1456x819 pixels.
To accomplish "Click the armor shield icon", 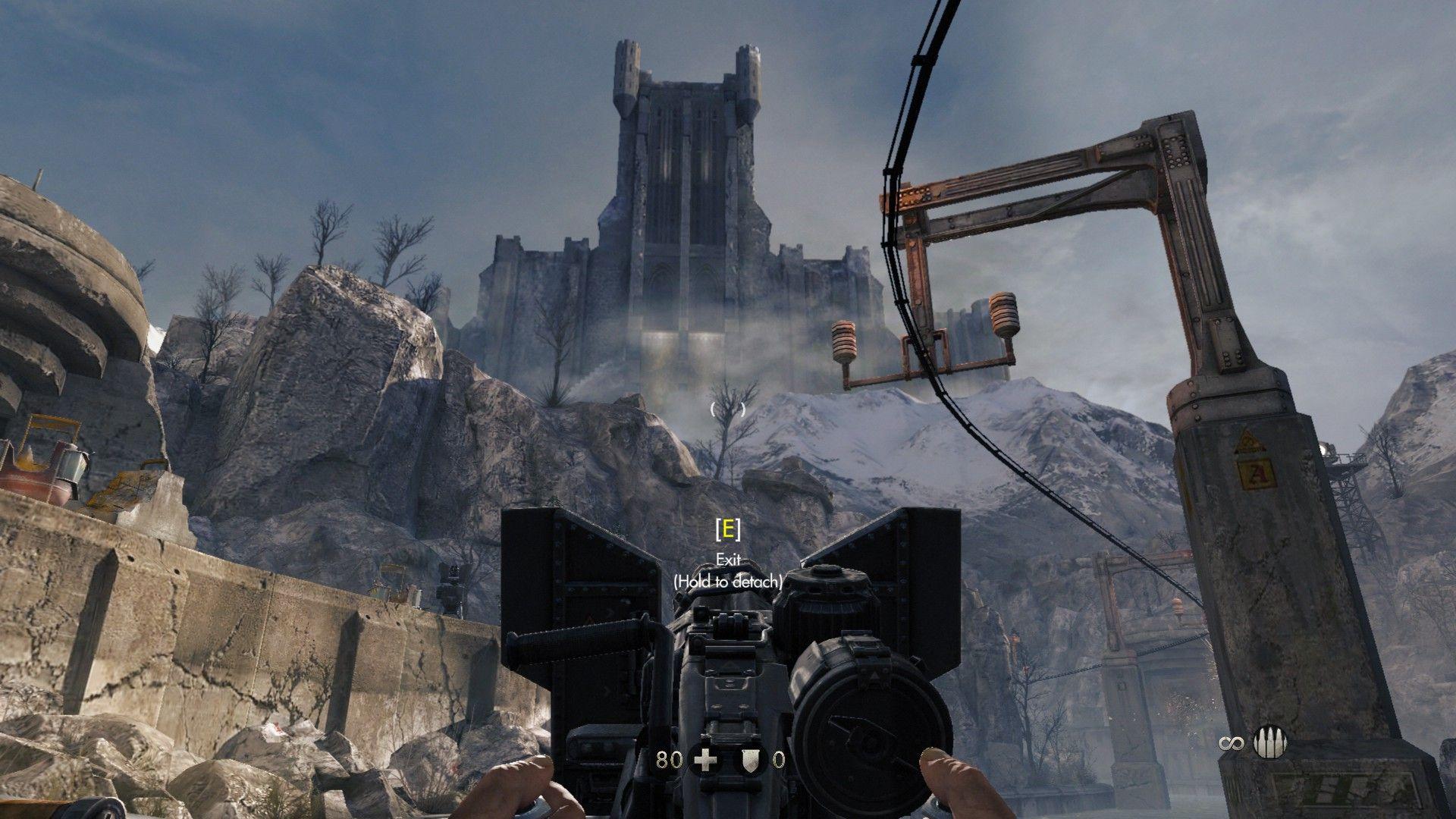I will point(752,759).
